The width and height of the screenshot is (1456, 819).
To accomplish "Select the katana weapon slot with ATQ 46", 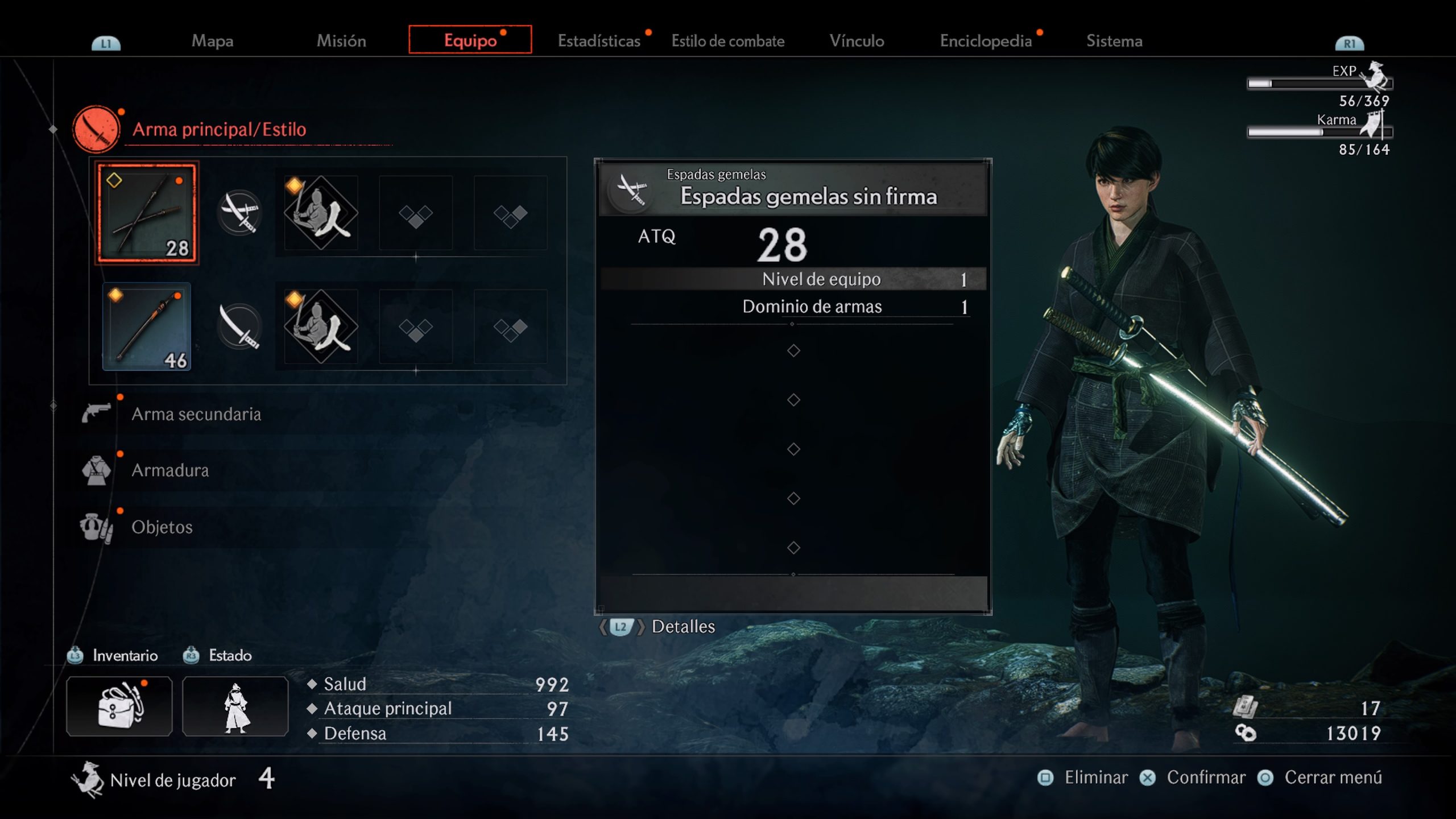I will [x=147, y=327].
